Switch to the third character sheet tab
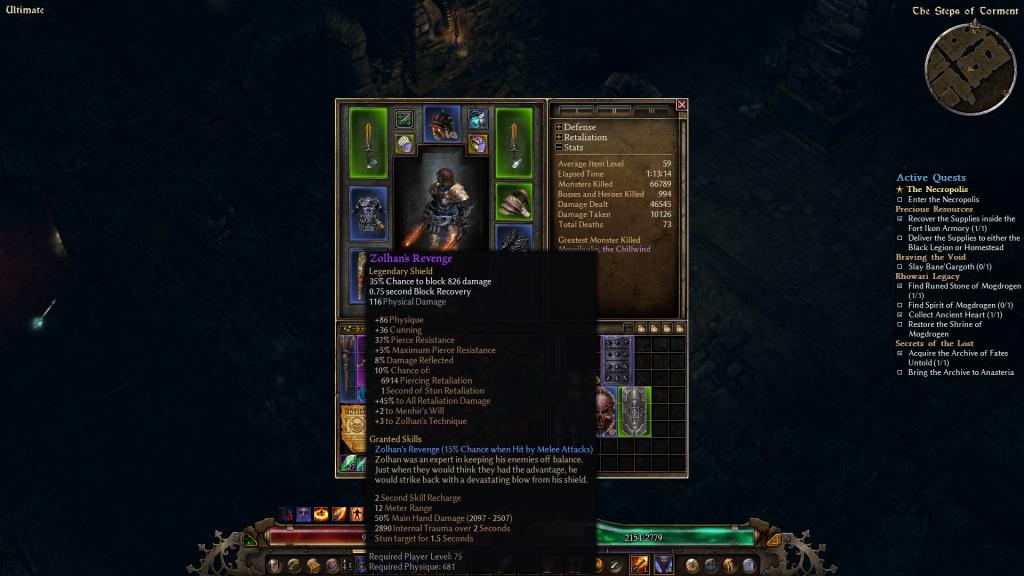 (x=652, y=110)
